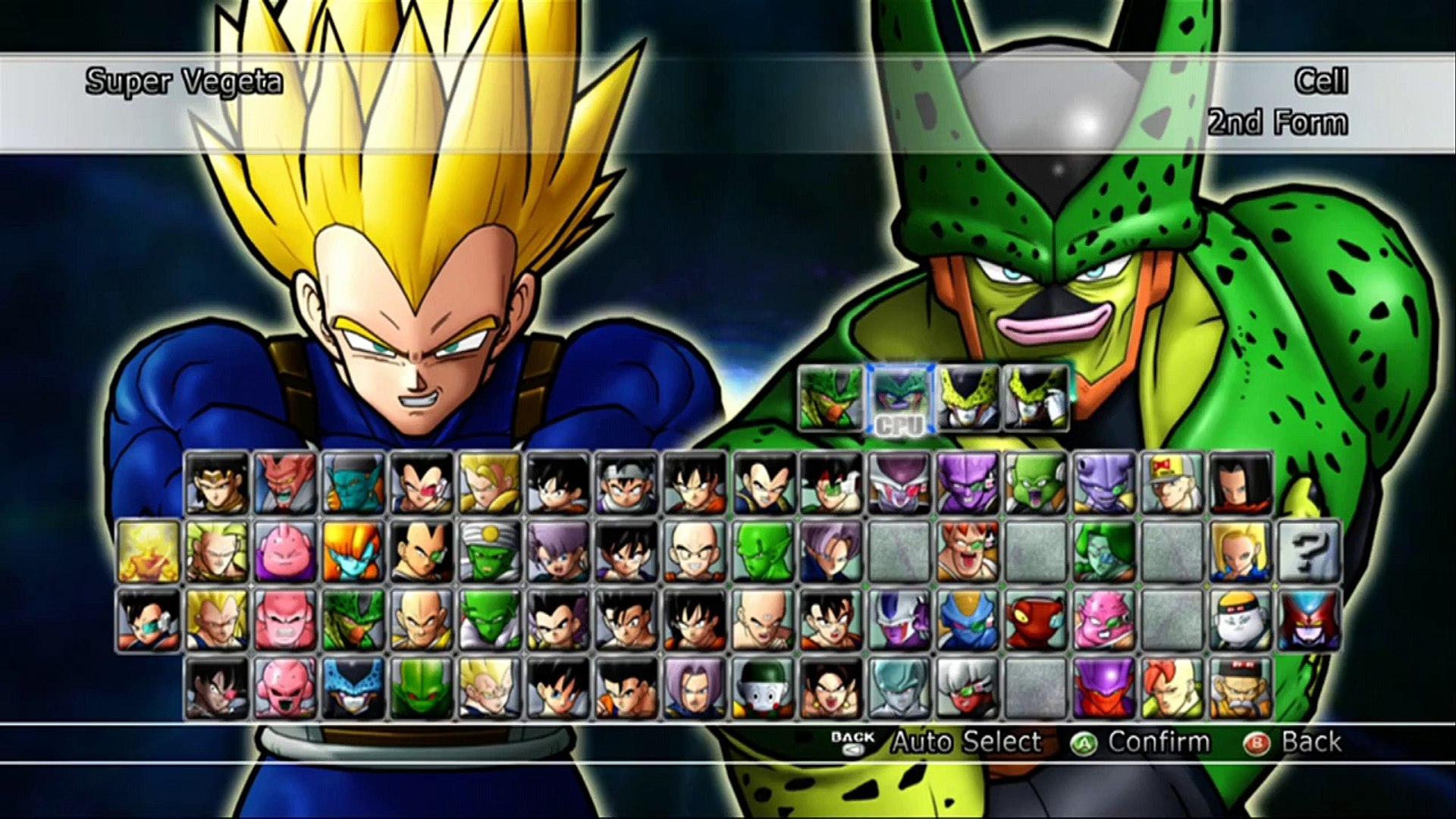Choose blue-skinned Burter's portrait
The height and width of the screenshot is (819, 1456).
click(x=968, y=620)
